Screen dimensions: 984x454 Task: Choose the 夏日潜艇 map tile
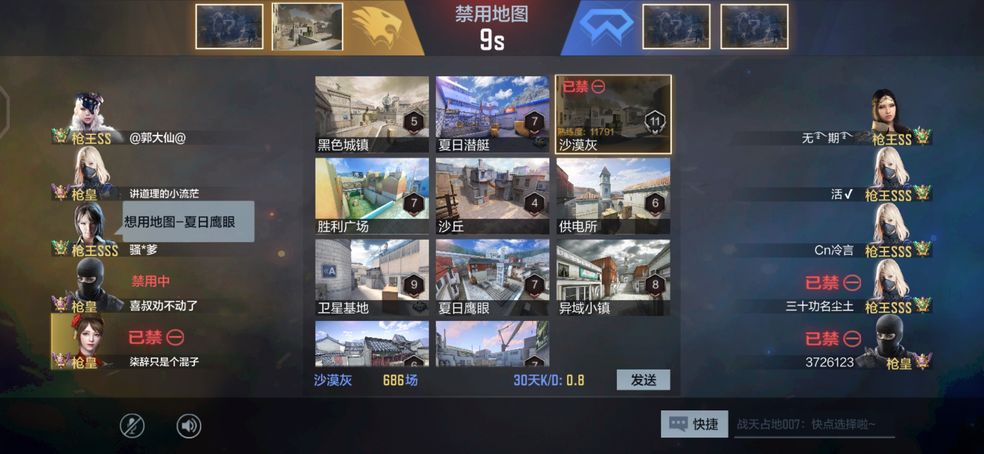coord(492,113)
